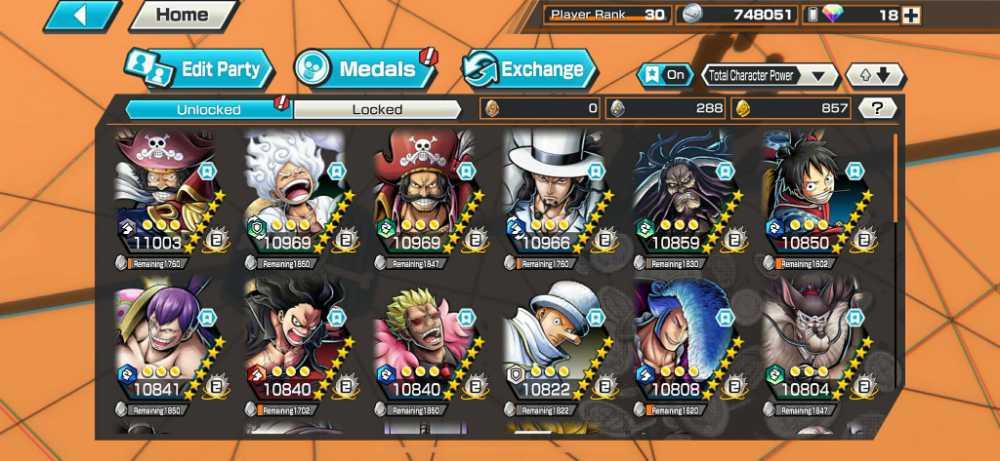
Task: Add rainbow diamonds with the plus button
Action: click(x=910, y=15)
